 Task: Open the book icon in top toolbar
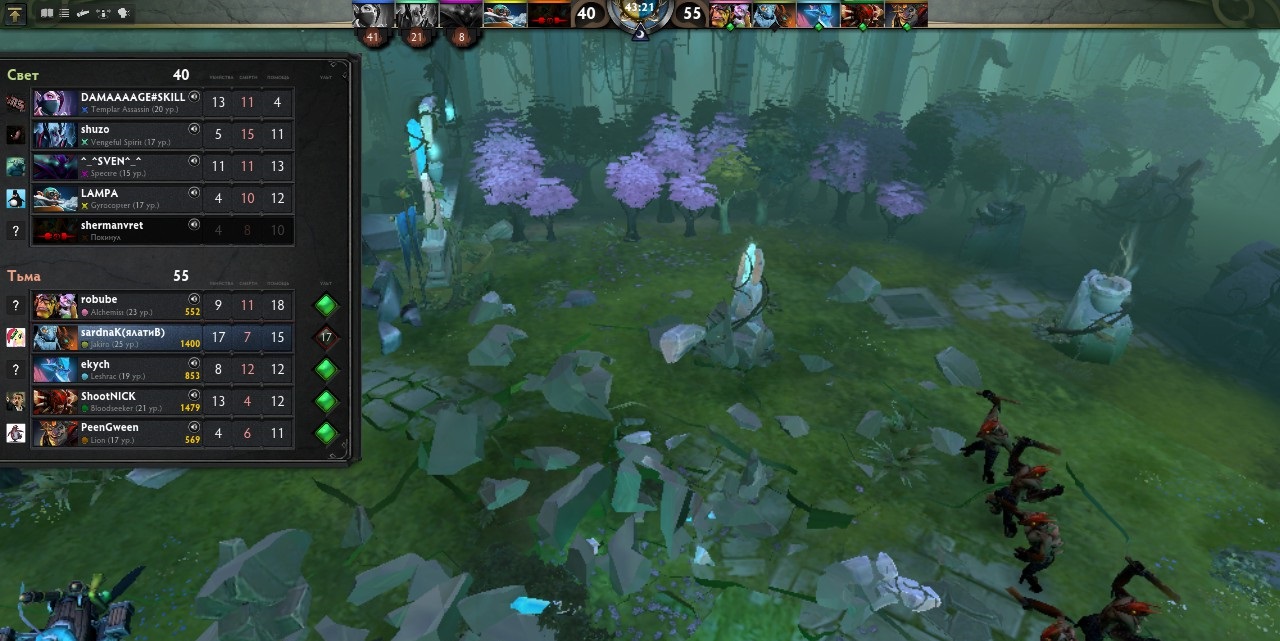click(x=47, y=14)
